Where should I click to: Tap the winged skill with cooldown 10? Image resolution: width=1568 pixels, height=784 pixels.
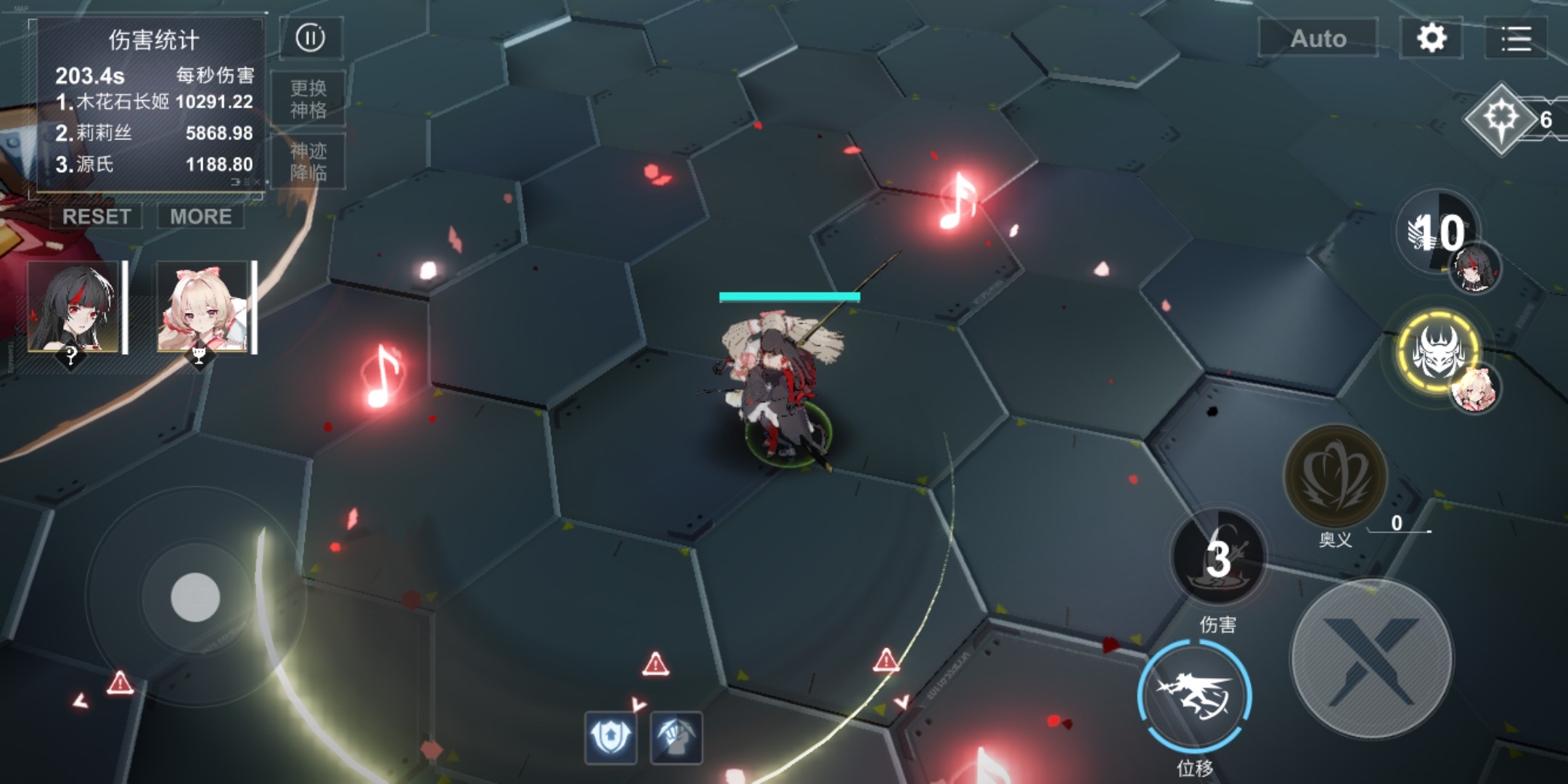coord(1436,232)
